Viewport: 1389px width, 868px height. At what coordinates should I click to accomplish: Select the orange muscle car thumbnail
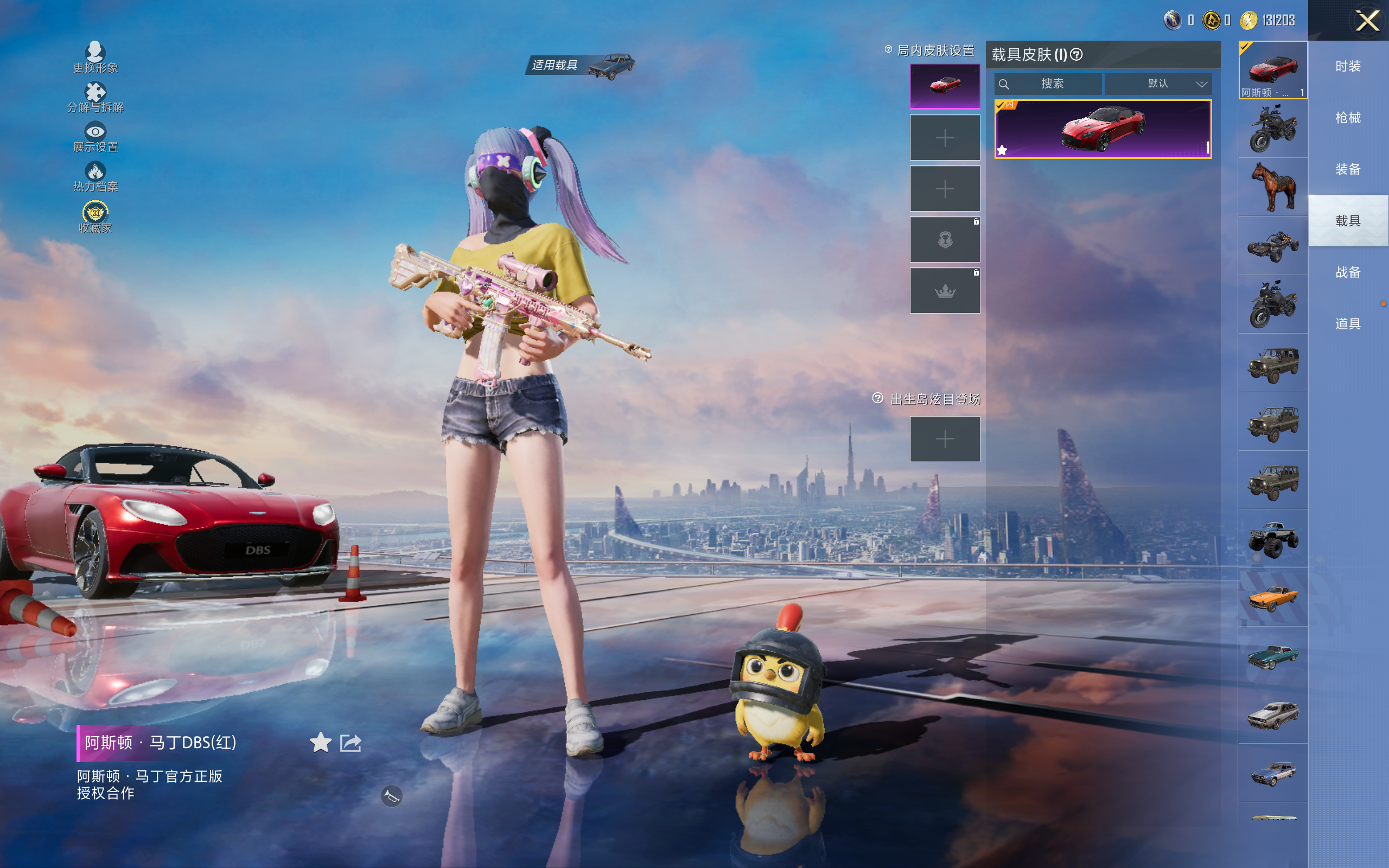(1273, 598)
